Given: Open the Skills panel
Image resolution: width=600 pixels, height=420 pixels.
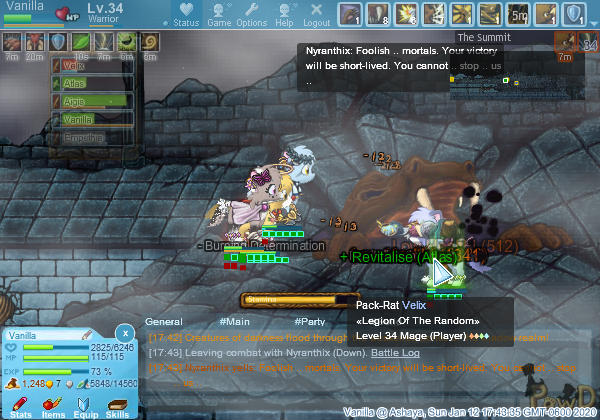Looking at the screenshot, I should [117, 404].
